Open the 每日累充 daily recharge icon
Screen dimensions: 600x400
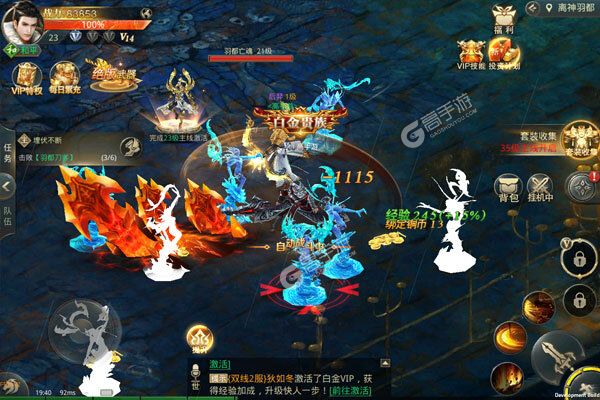64,79
